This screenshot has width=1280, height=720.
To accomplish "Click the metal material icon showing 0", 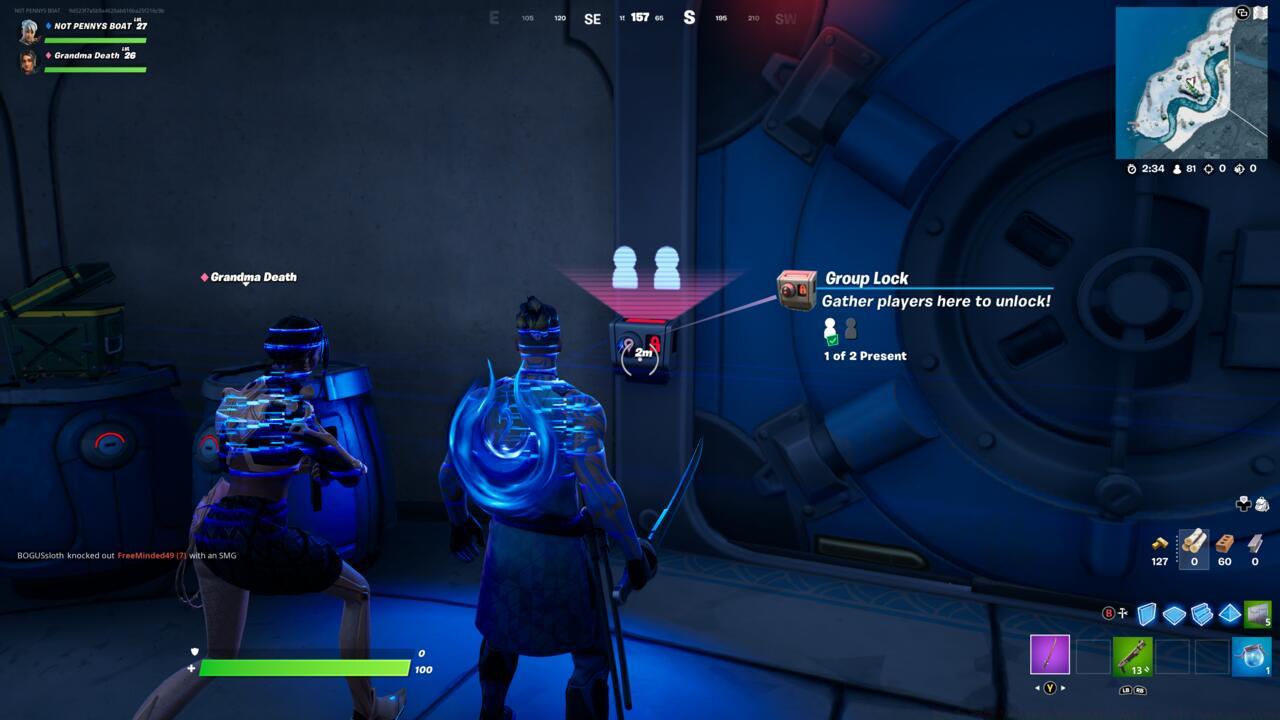I will click(x=1256, y=543).
